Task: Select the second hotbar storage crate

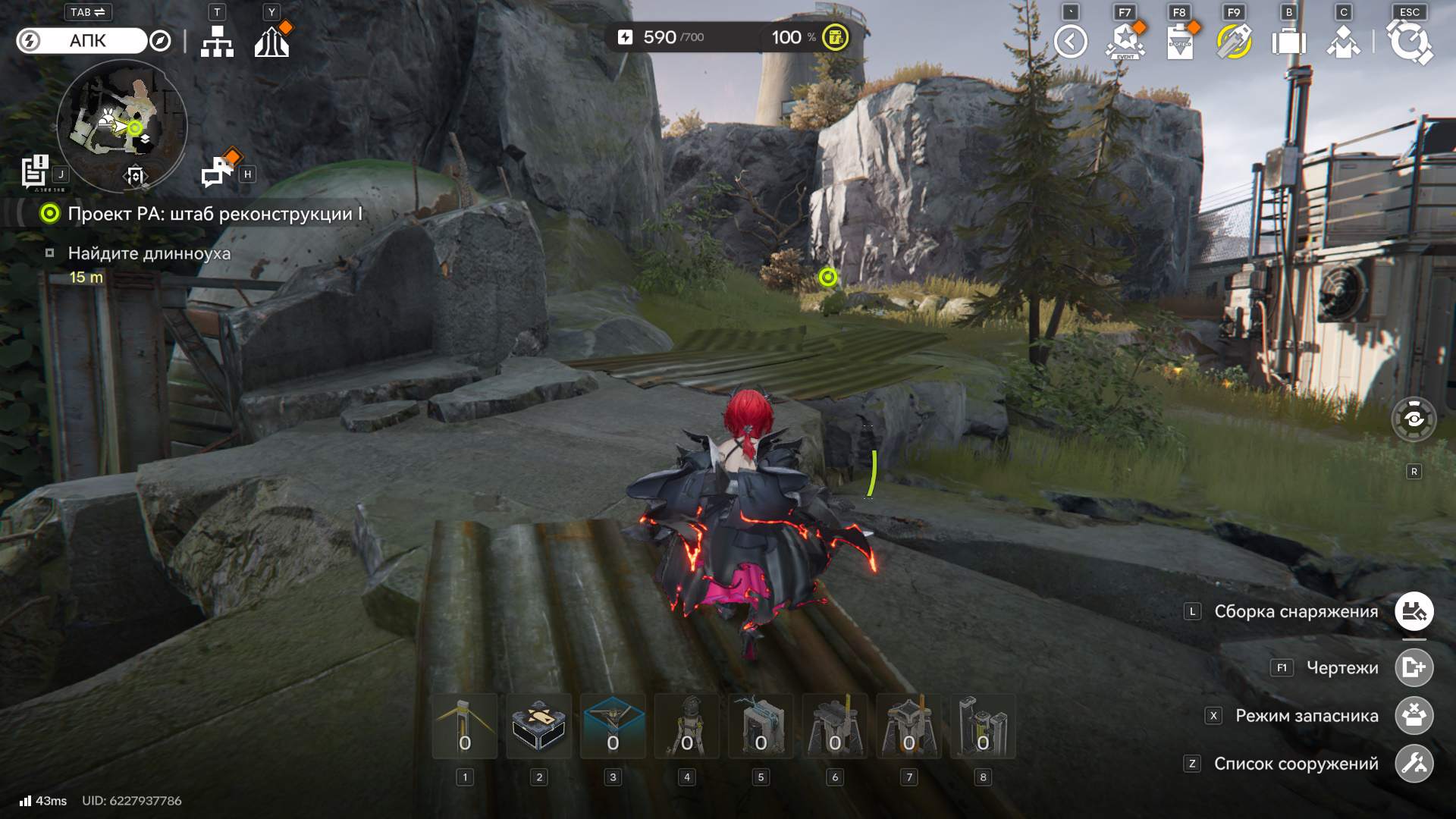Action: click(x=538, y=726)
